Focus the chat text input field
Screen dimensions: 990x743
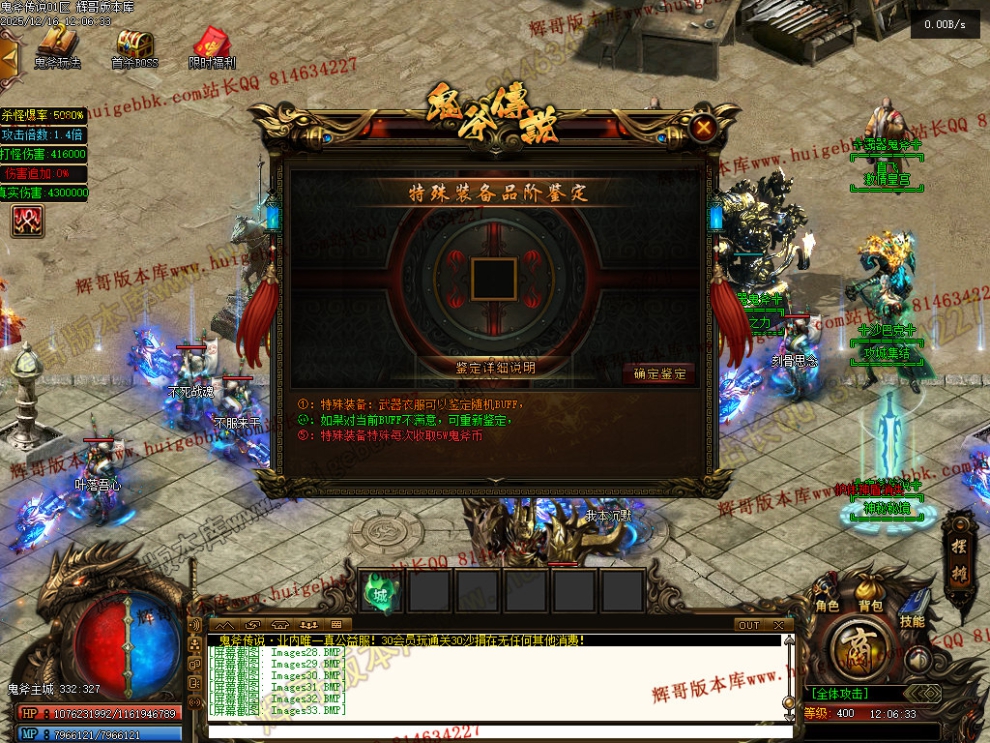500,731
